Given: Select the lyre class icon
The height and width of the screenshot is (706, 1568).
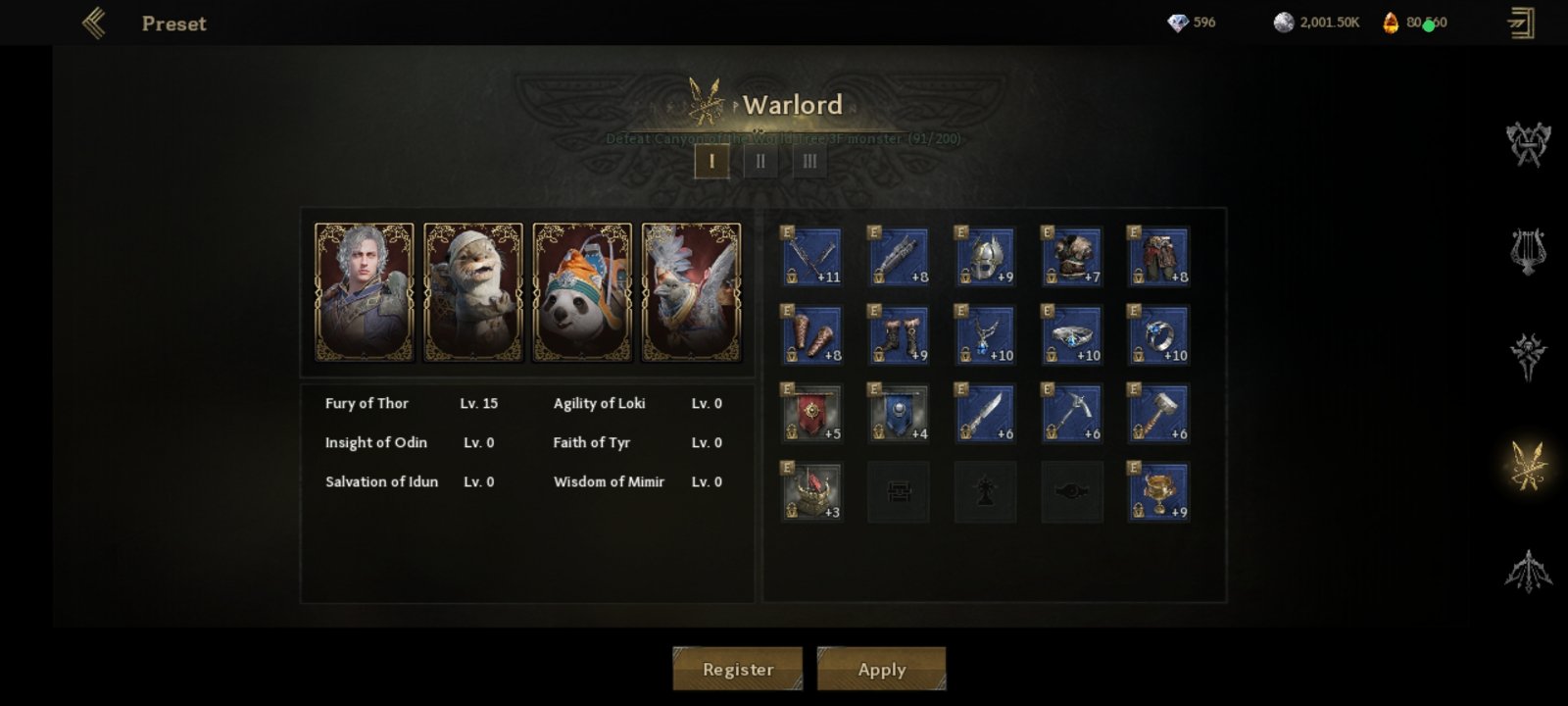Looking at the screenshot, I should (x=1528, y=250).
